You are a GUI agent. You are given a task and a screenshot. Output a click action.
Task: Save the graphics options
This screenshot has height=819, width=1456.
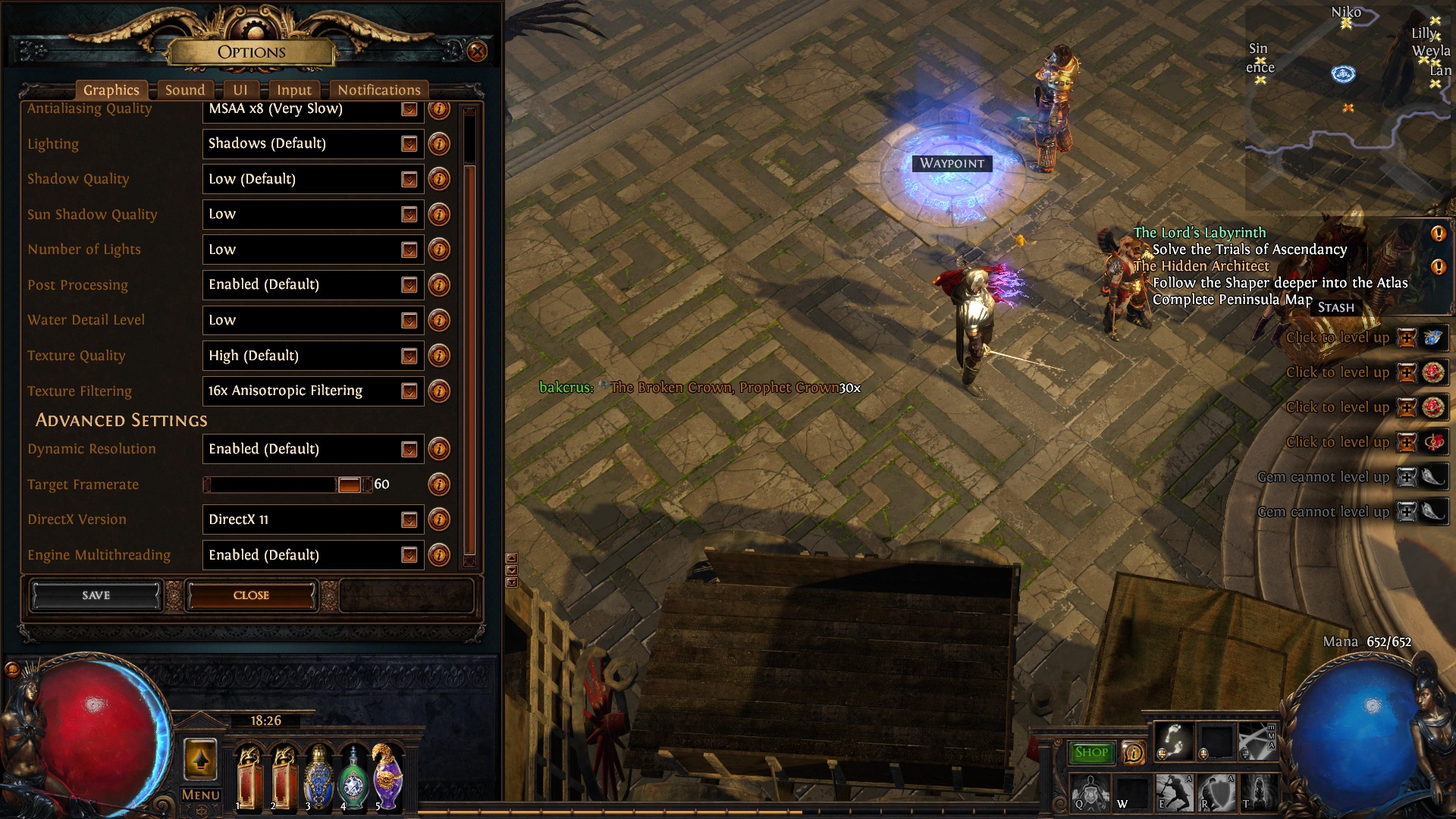click(x=96, y=595)
